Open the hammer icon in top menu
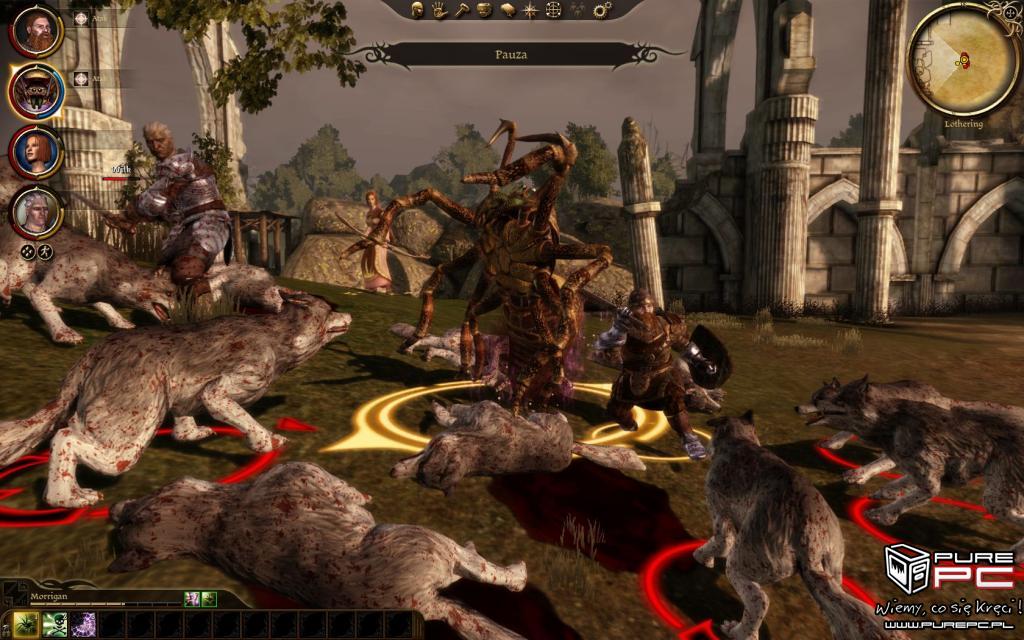The image size is (1024, 640). [462, 10]
